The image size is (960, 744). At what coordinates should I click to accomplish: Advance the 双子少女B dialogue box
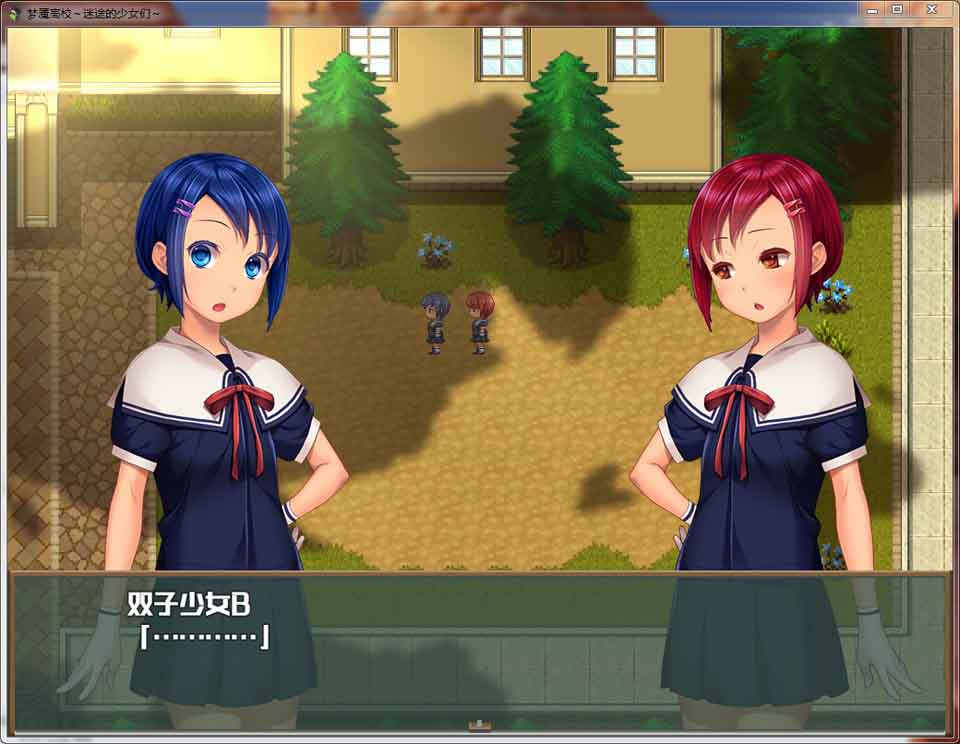[478, 650]
